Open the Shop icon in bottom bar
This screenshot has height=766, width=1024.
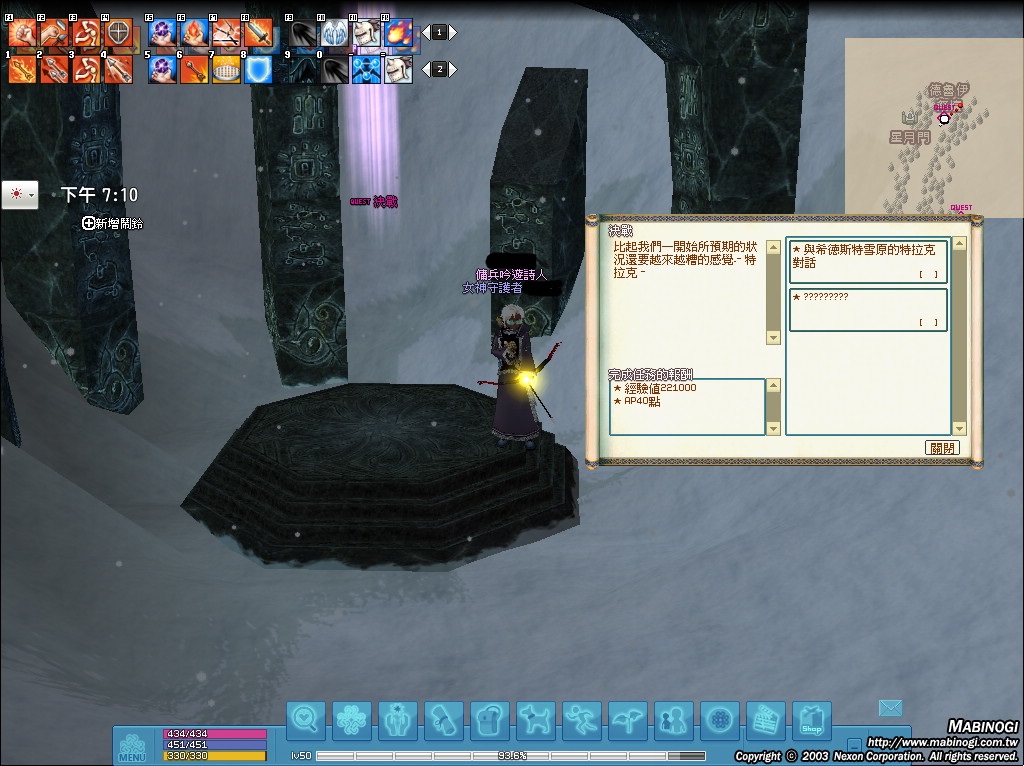[811, 719]
